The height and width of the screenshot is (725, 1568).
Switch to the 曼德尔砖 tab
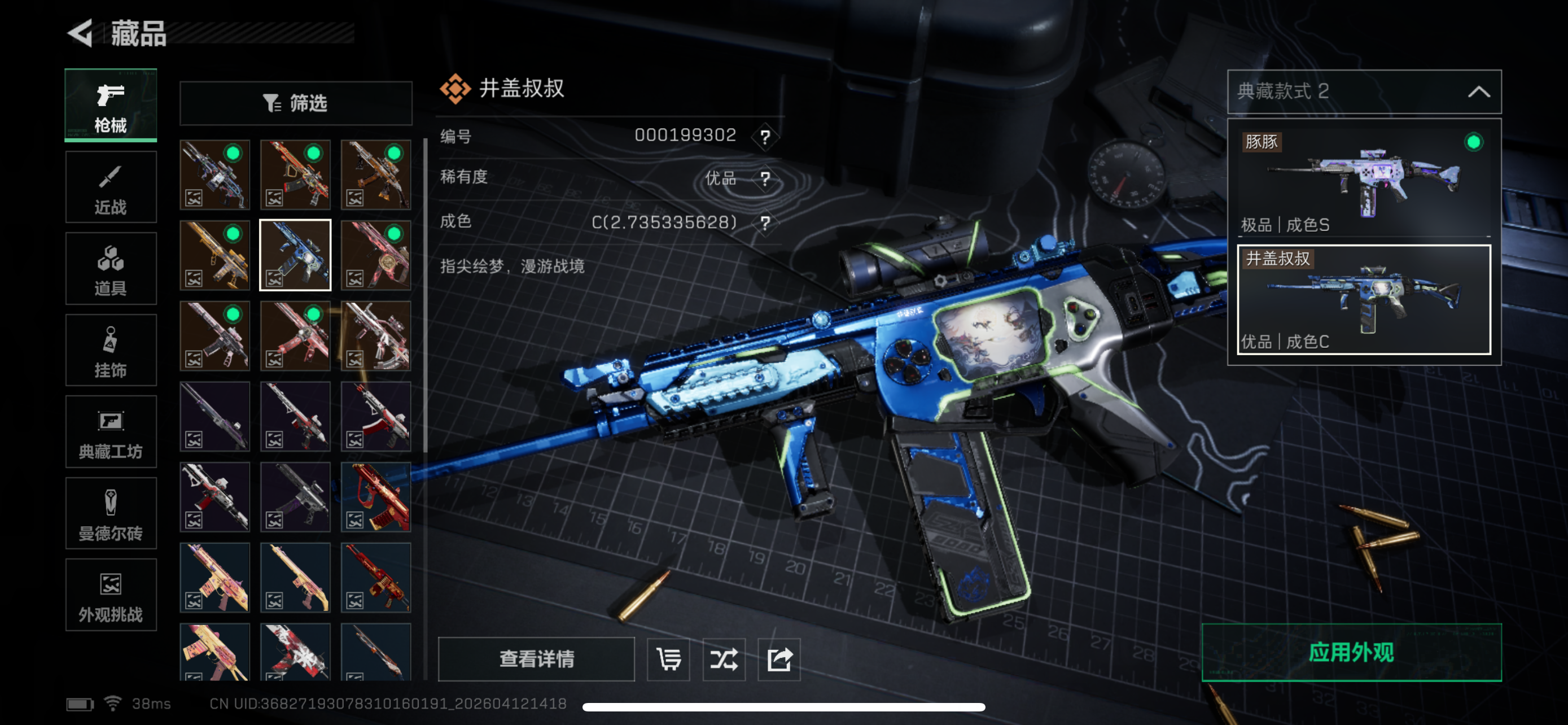pos(111,513)
